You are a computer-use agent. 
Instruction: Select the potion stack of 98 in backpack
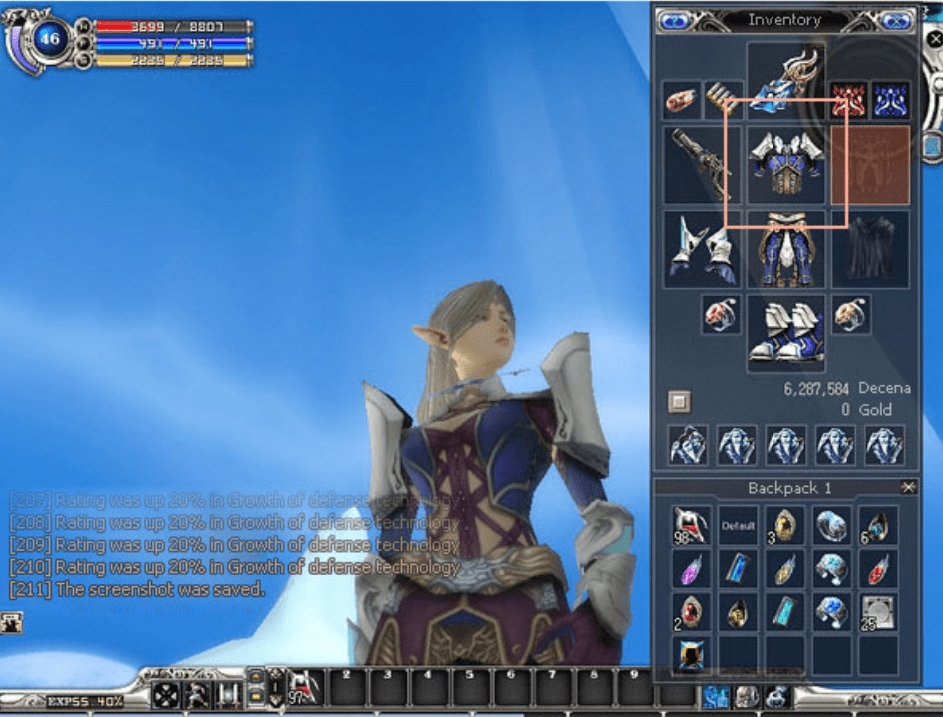tap(688, 526)
